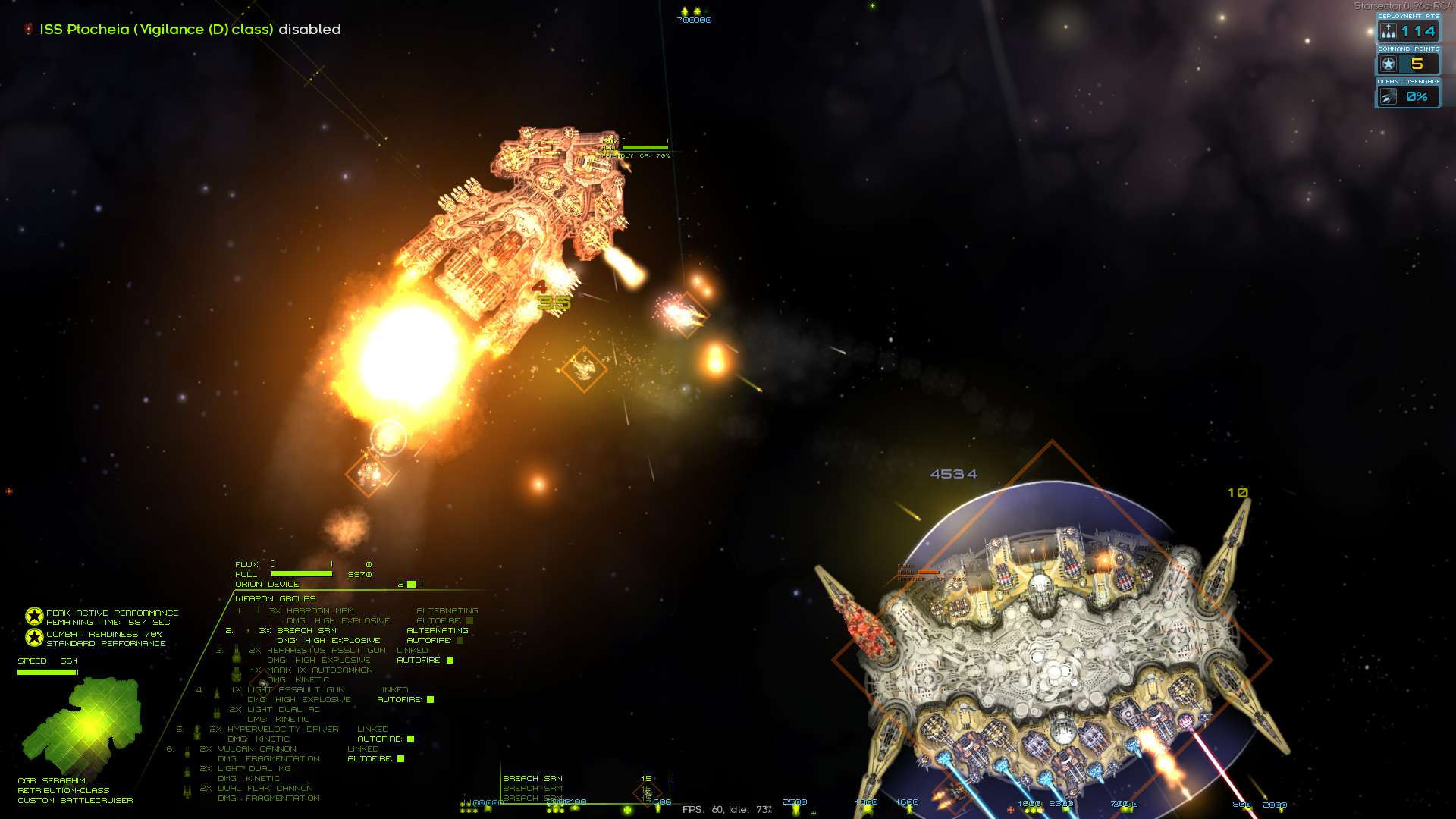Click the peak active performance status icon

pyautogui.click(x=34, y=617)
